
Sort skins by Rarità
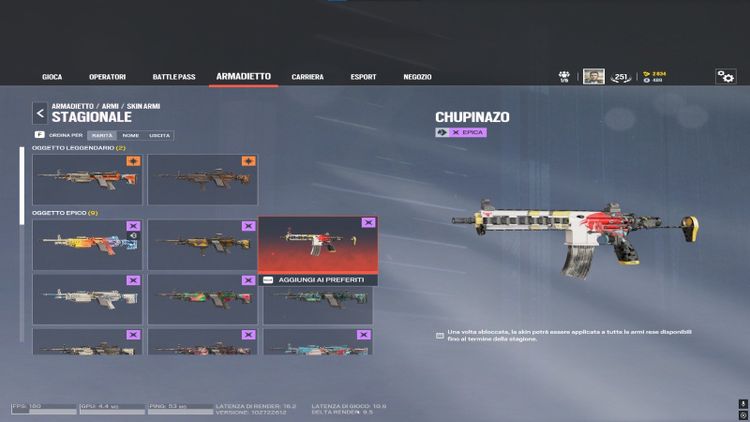(x=101, y=135)
